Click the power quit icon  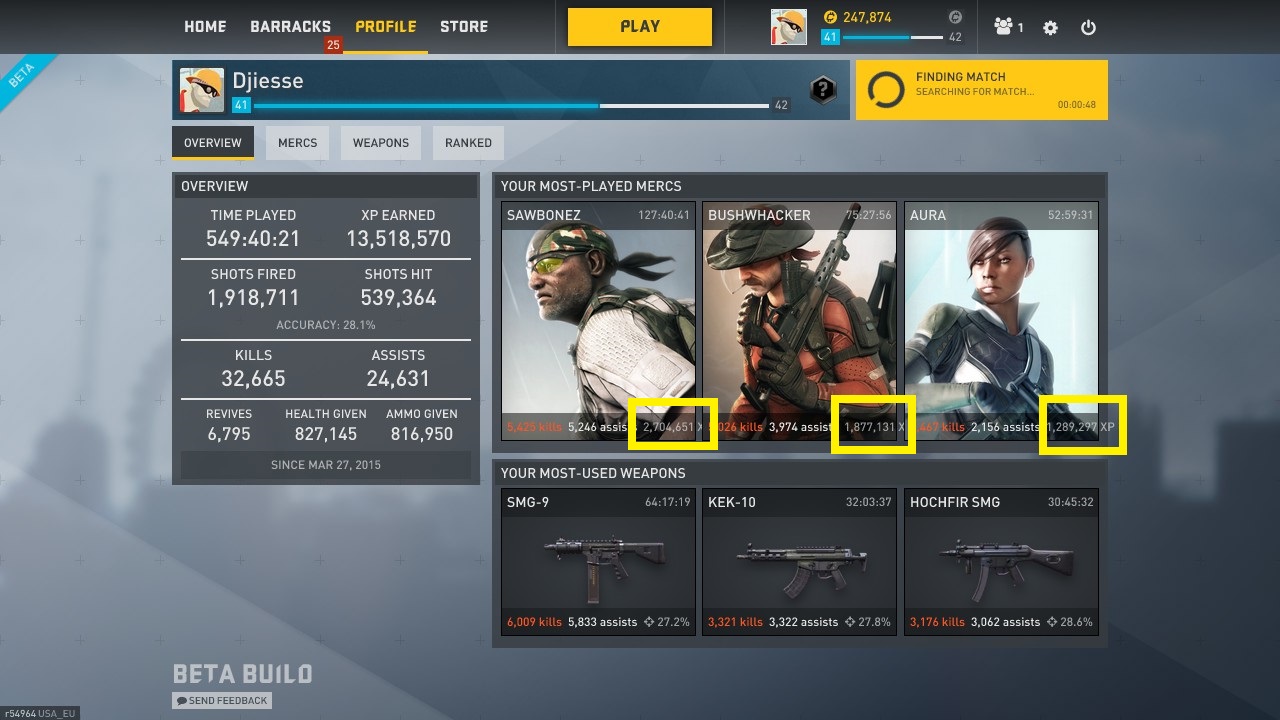coord(1088,28)
